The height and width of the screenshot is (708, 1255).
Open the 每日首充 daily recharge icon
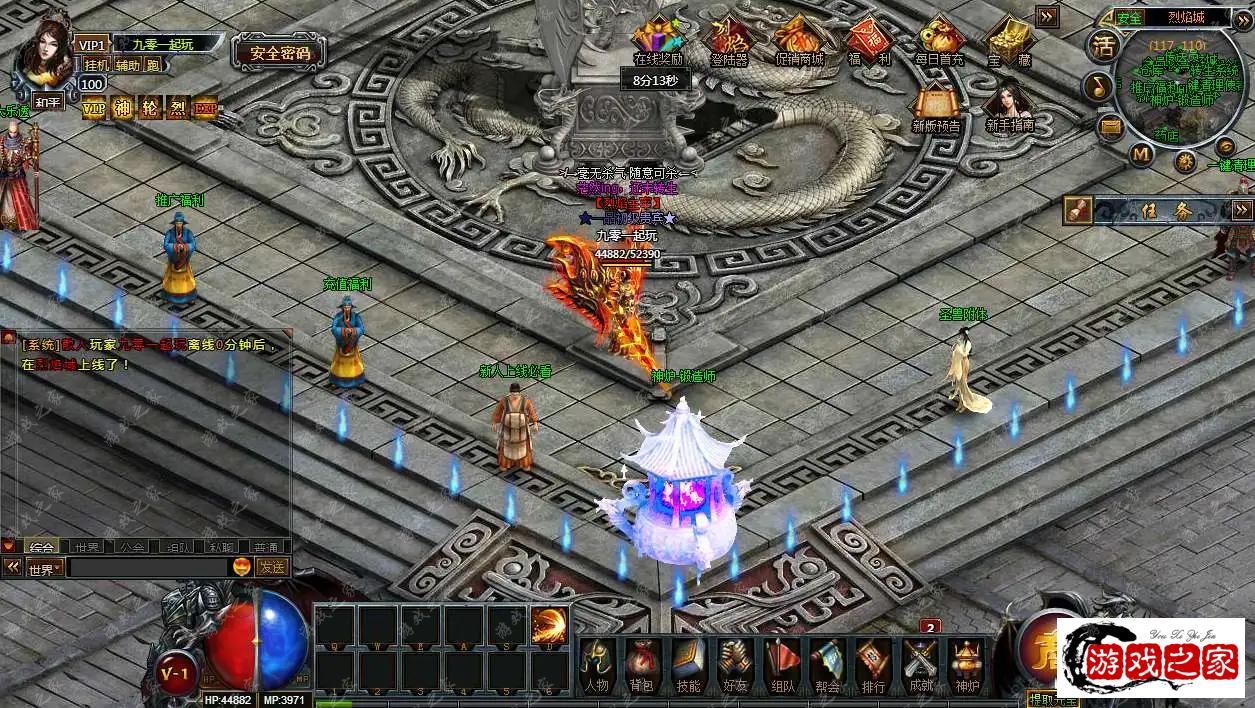[x=939, y=40]
